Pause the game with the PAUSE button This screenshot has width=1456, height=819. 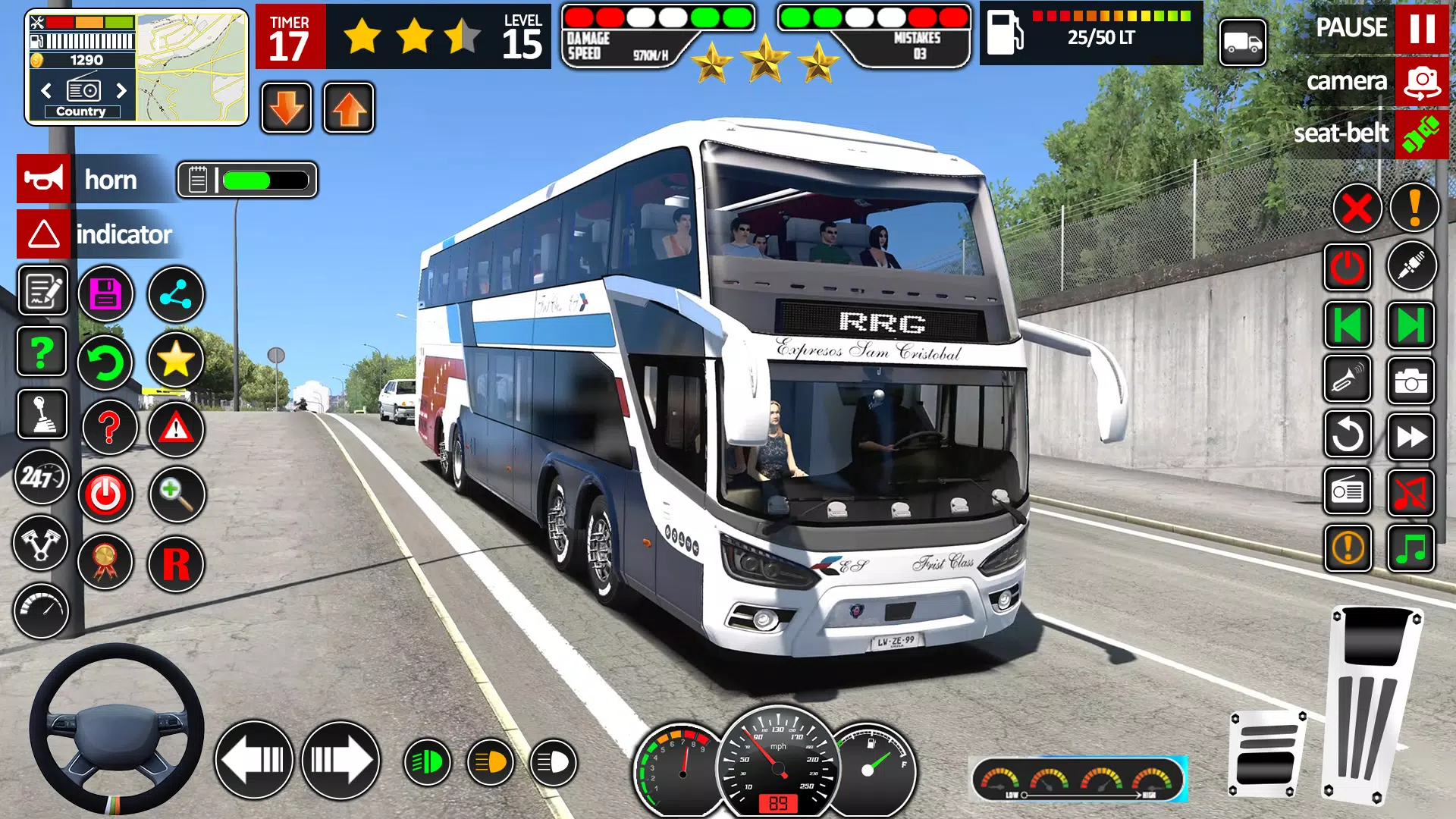pyautogui.click(x=1421, y=29)
